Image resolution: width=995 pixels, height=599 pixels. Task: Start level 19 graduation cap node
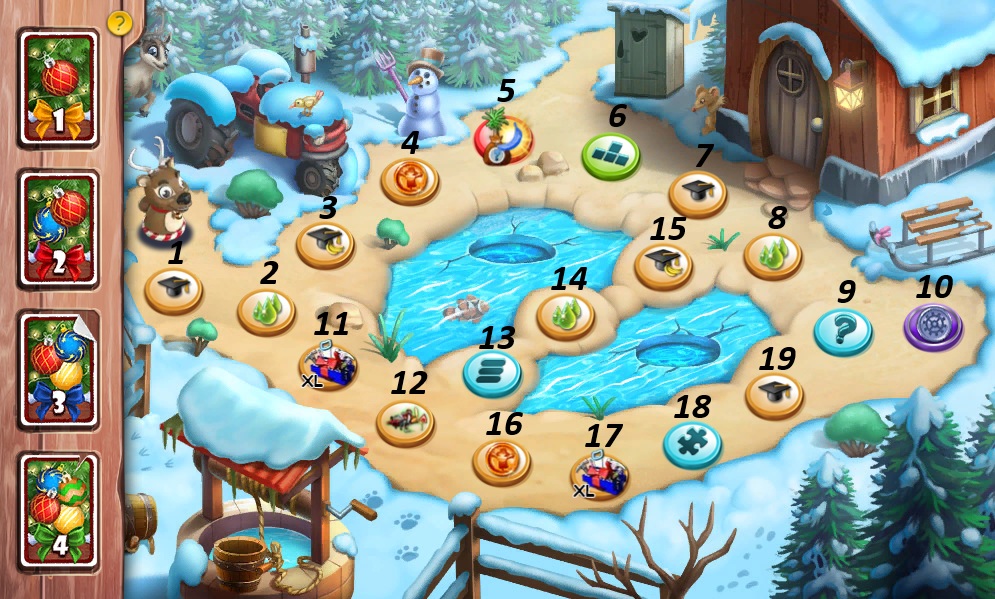(774, 395)
